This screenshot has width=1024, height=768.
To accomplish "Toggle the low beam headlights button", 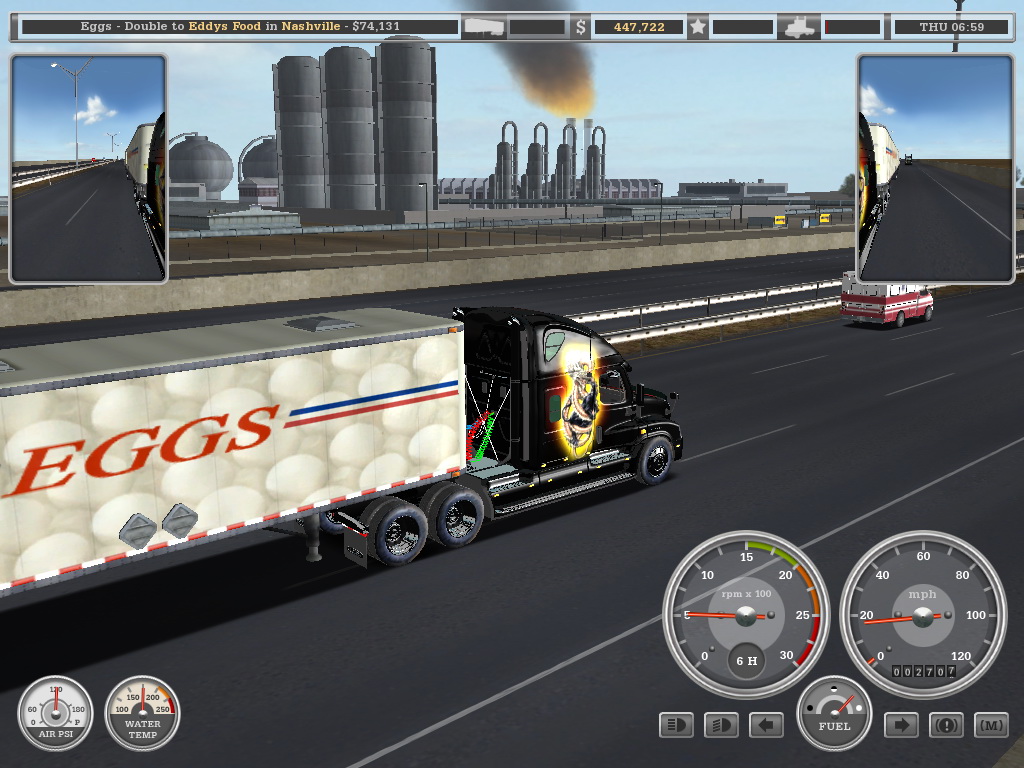I will click(x=721, y=725).
